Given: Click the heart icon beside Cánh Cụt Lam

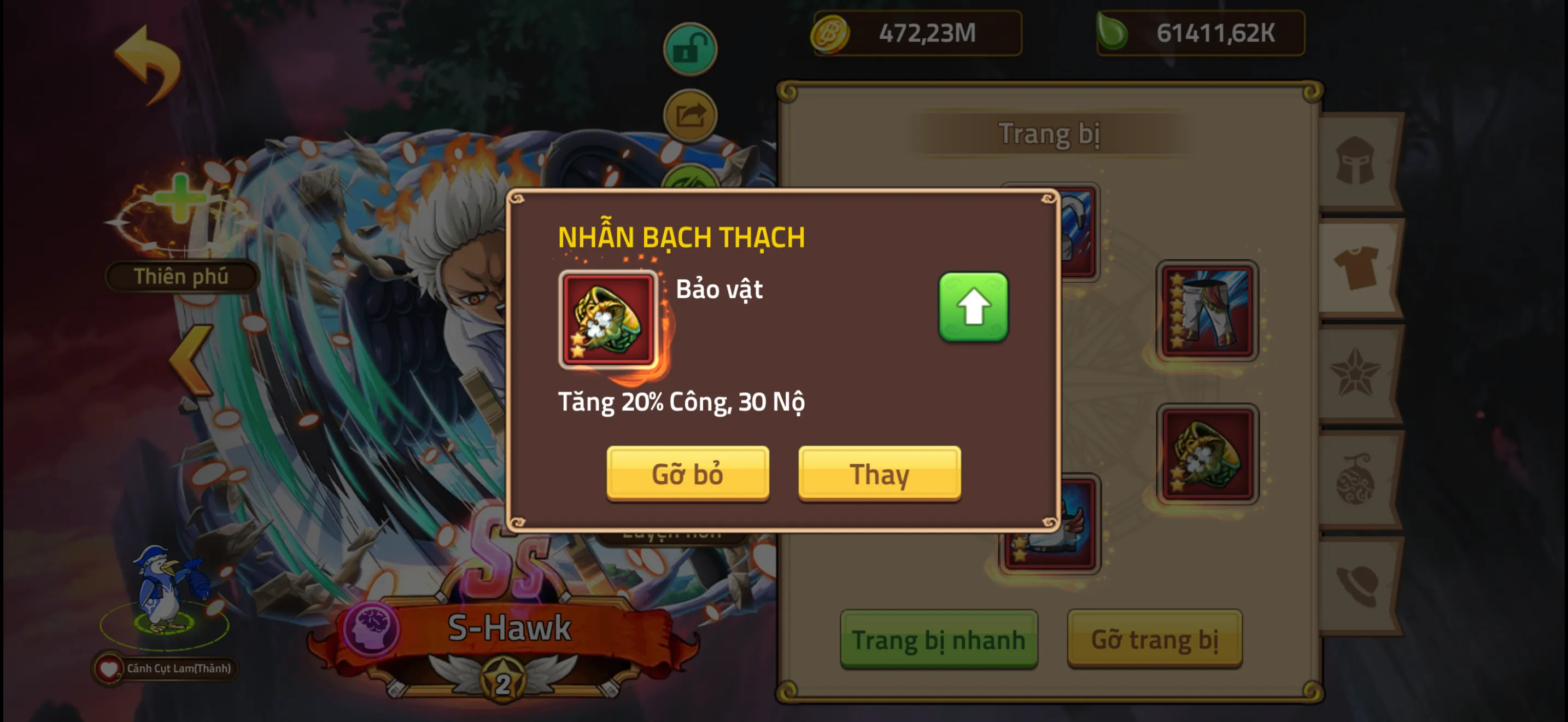Looking at the screenshot, I should 109,668.
